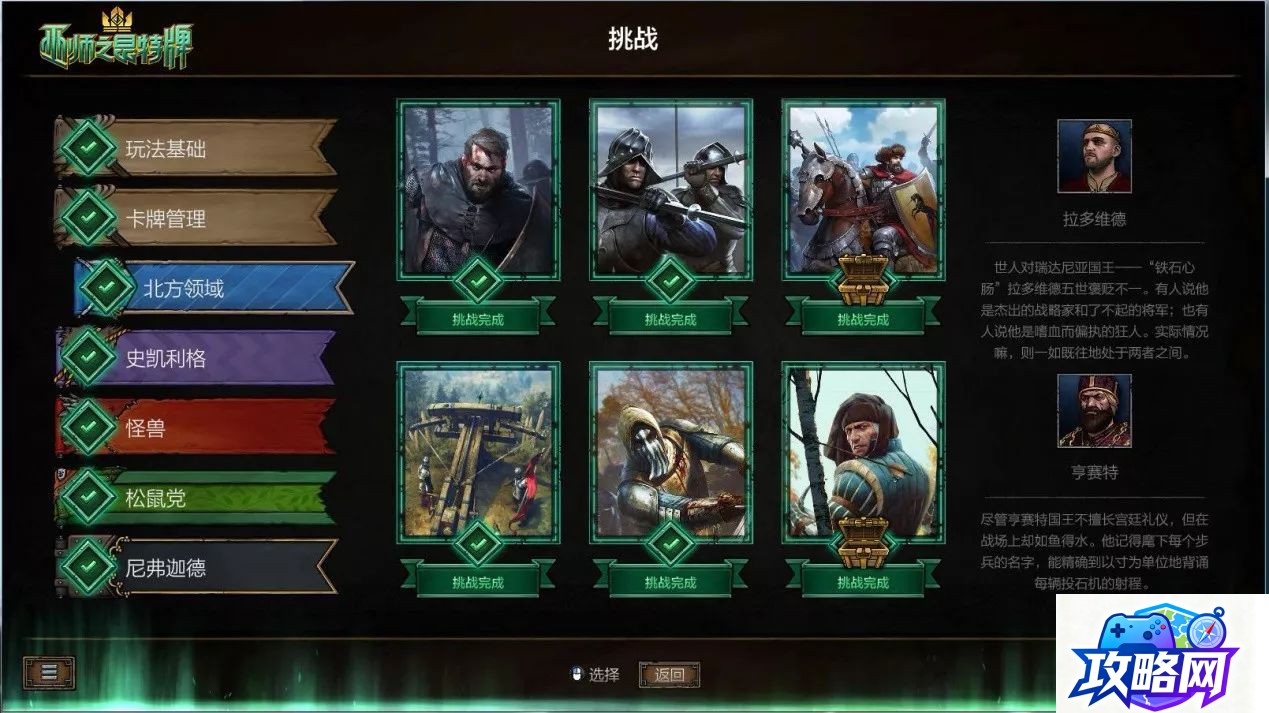Screen dimensions: 1269x713
Task: Select the 拉多维德 leader portrait
Action: (1094, 157)
